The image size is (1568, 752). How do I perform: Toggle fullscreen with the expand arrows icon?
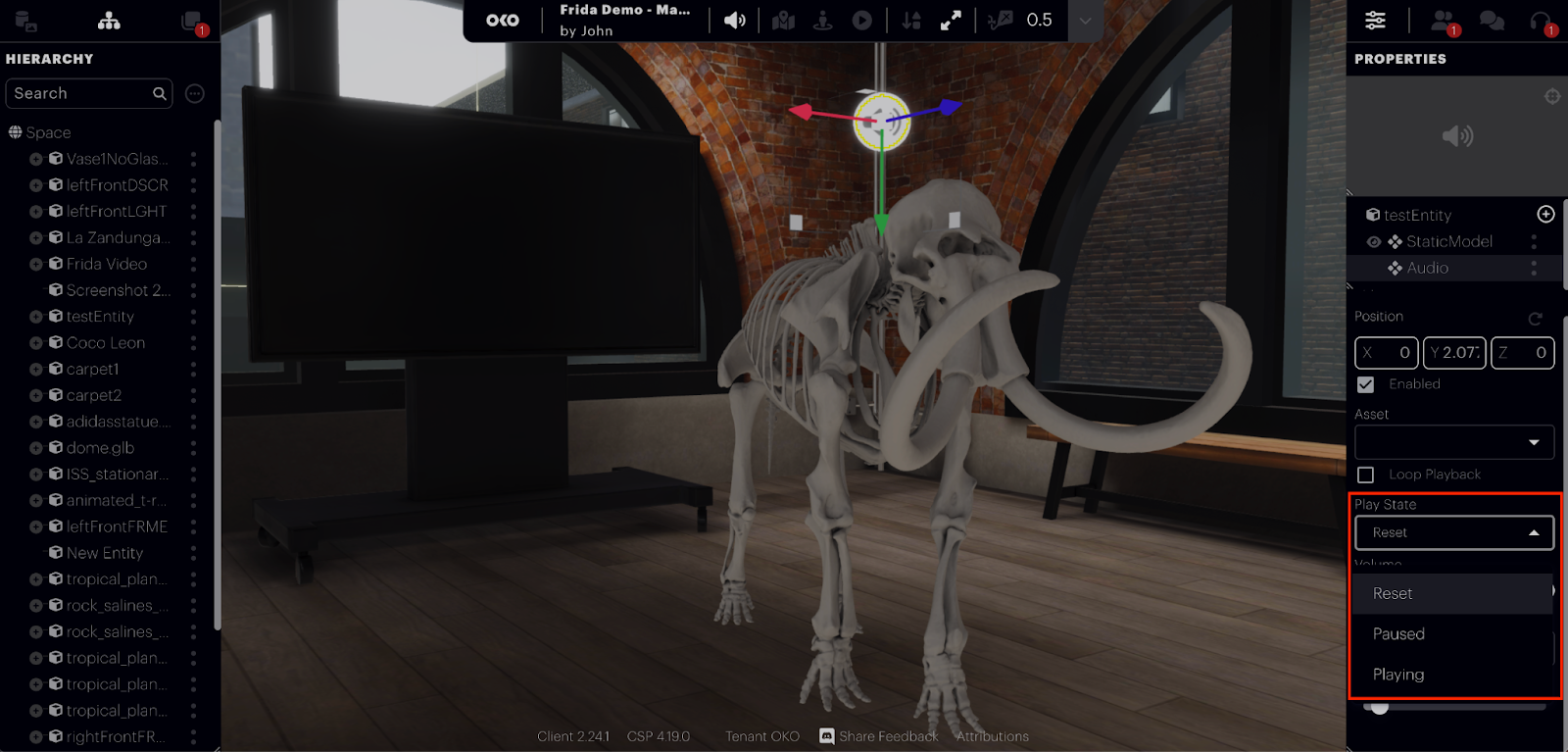tap(951, 21)
